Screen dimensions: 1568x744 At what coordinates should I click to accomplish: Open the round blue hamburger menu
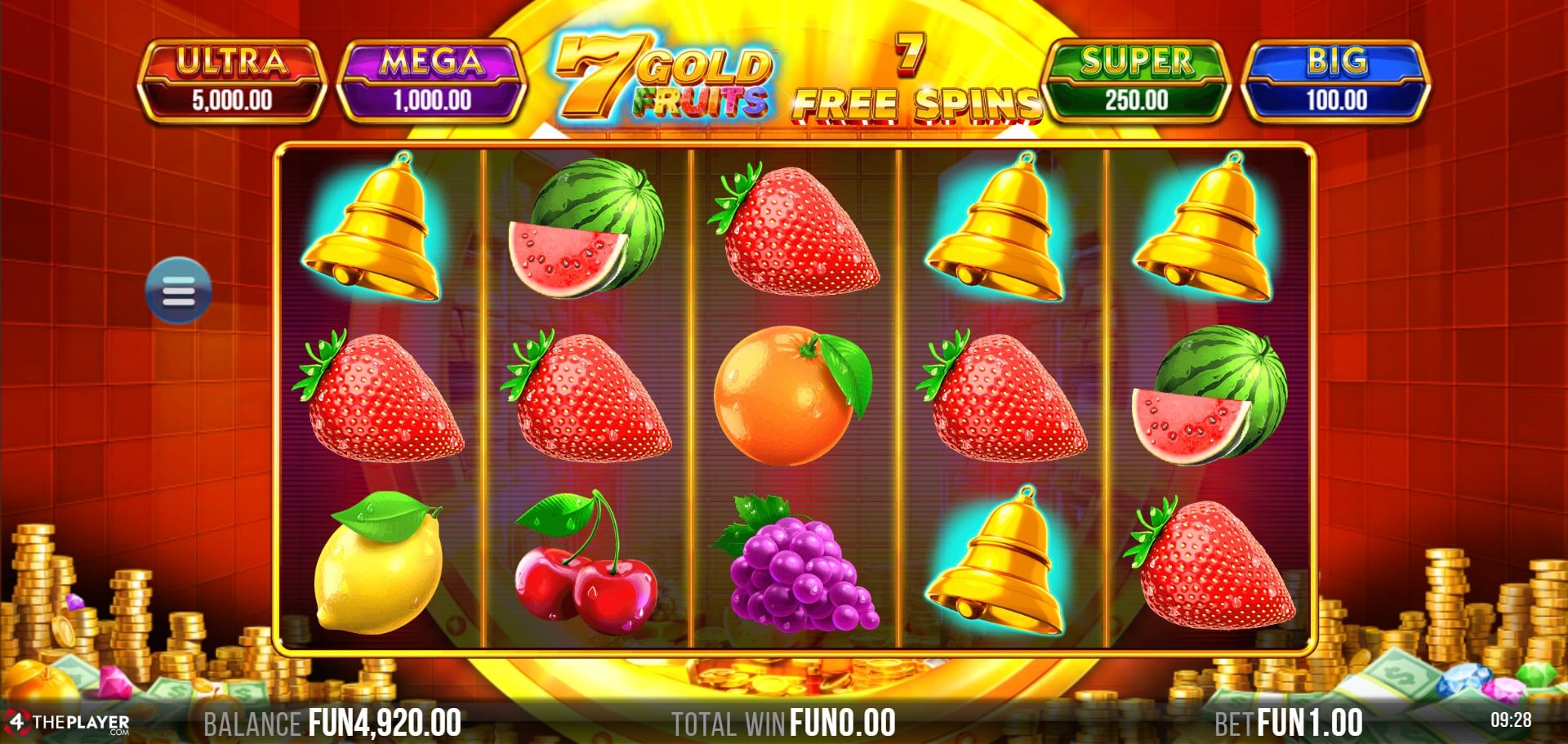178,291
